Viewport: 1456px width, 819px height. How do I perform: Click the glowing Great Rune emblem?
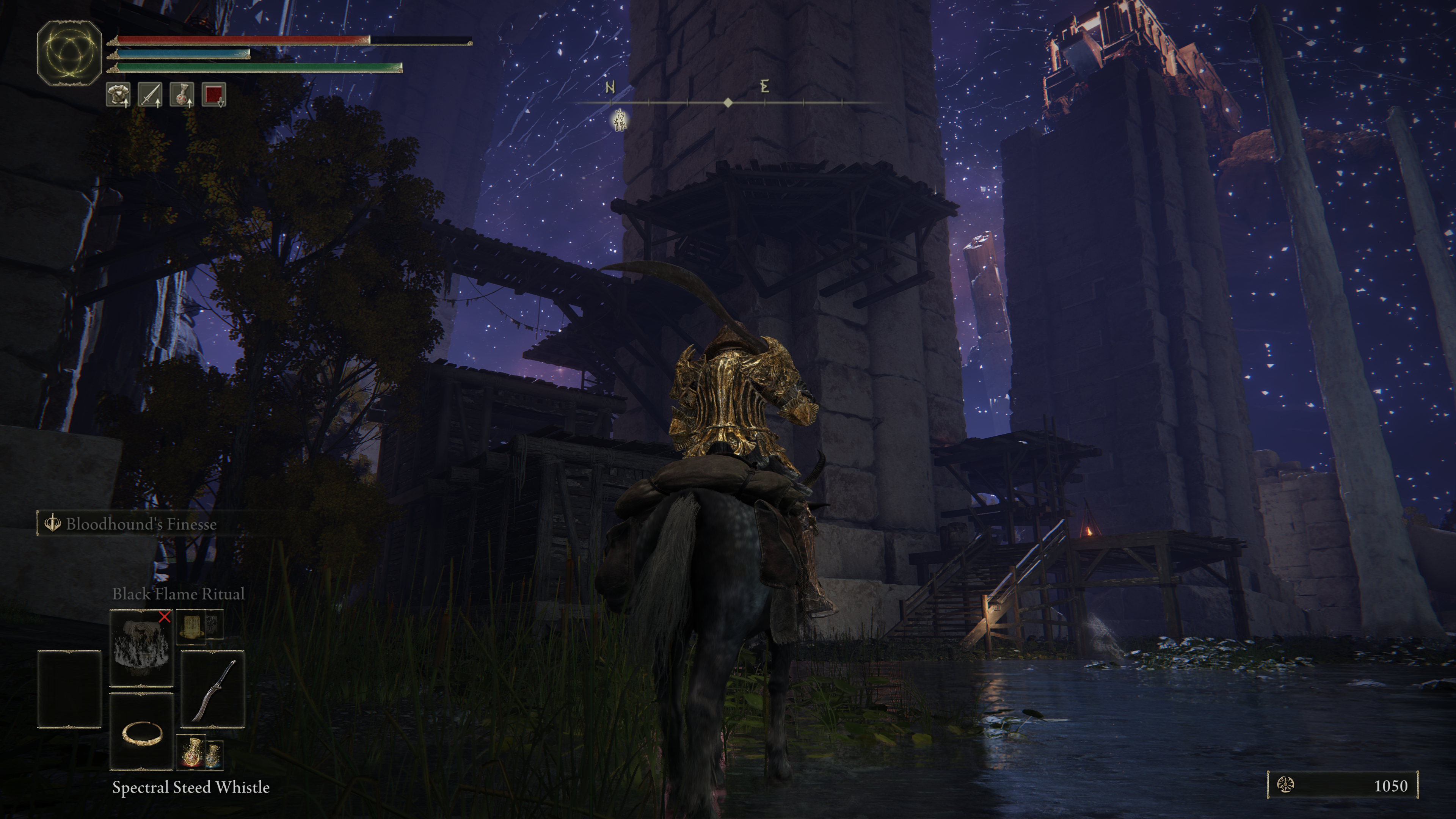pyautogui.click(x=69, y=53)
